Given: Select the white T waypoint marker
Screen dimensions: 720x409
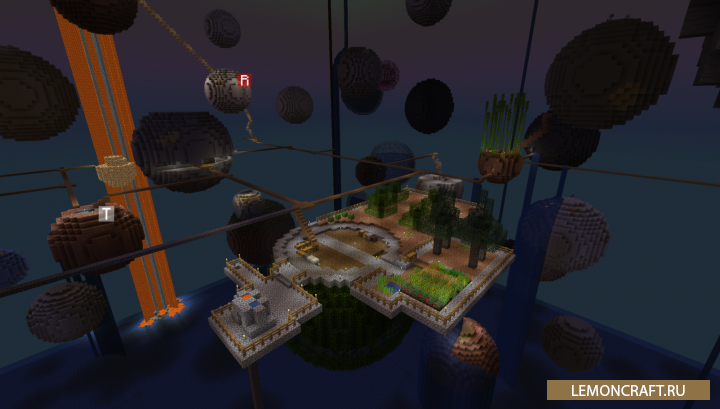Looking at the screenshot, I should [106, 213].
